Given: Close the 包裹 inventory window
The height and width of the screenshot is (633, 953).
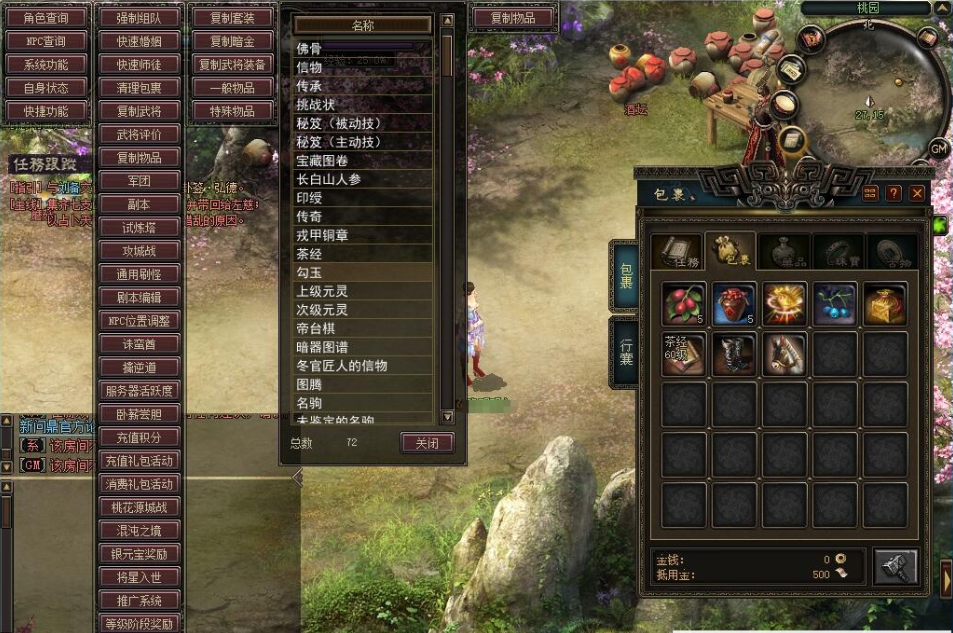Looking at the screenshot, I should (x=916, y=193).
